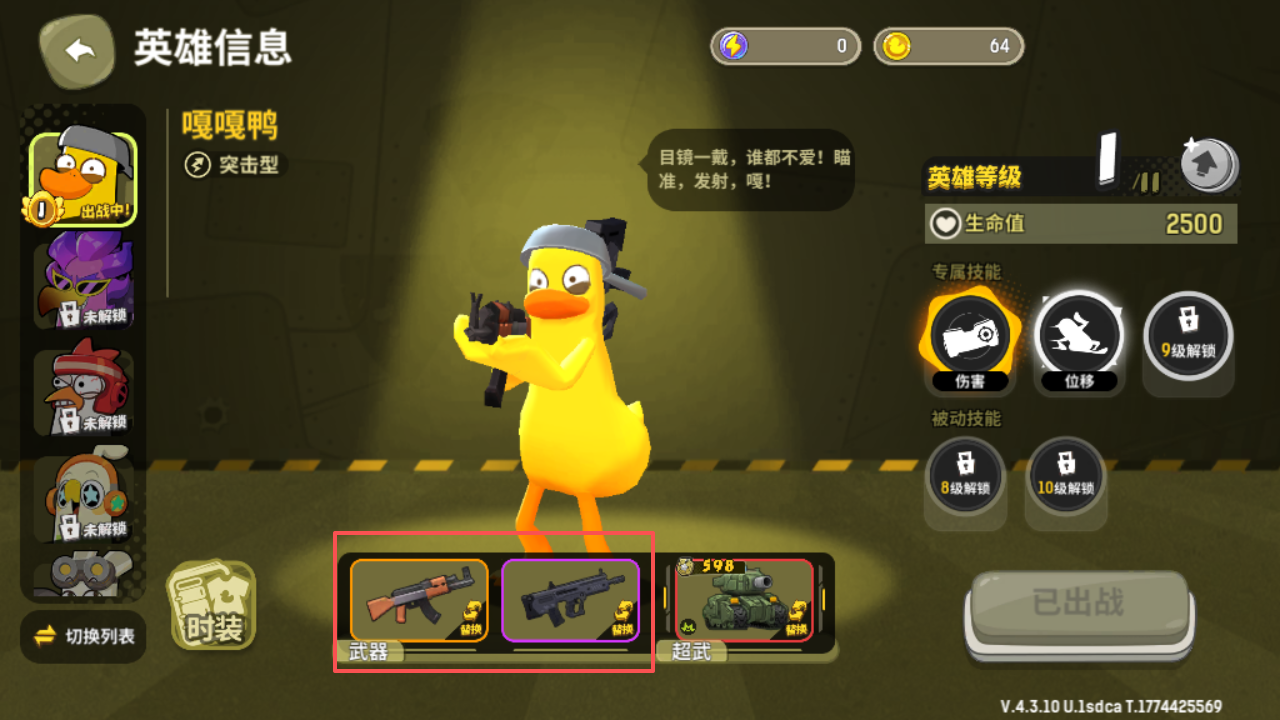The image size is (1280, 720).
Task: Go back using the arrow button
Action: point(80,50)
